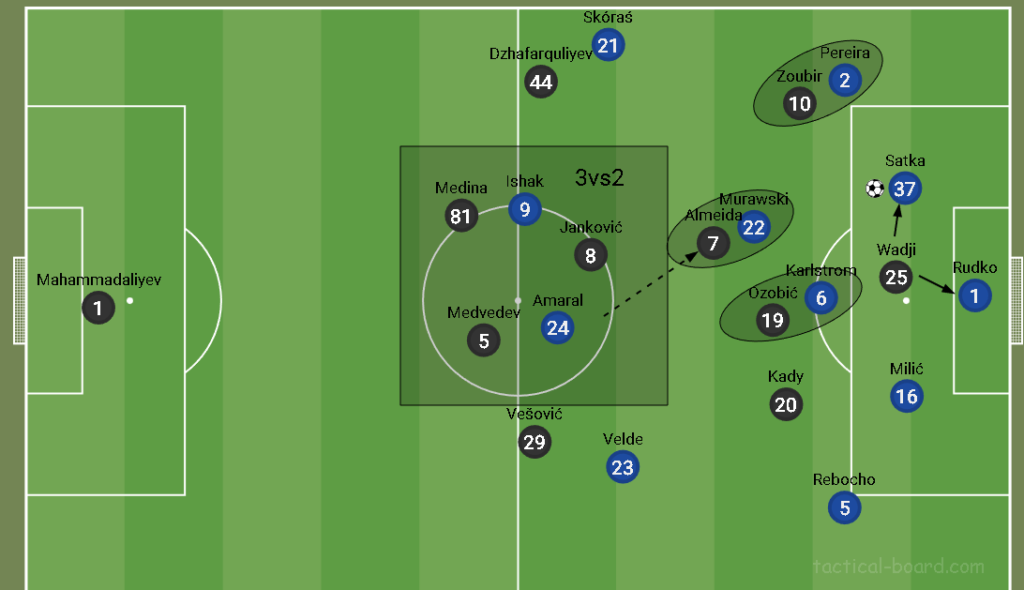Select Medina's black number 81 token

[x=461, y=216]
